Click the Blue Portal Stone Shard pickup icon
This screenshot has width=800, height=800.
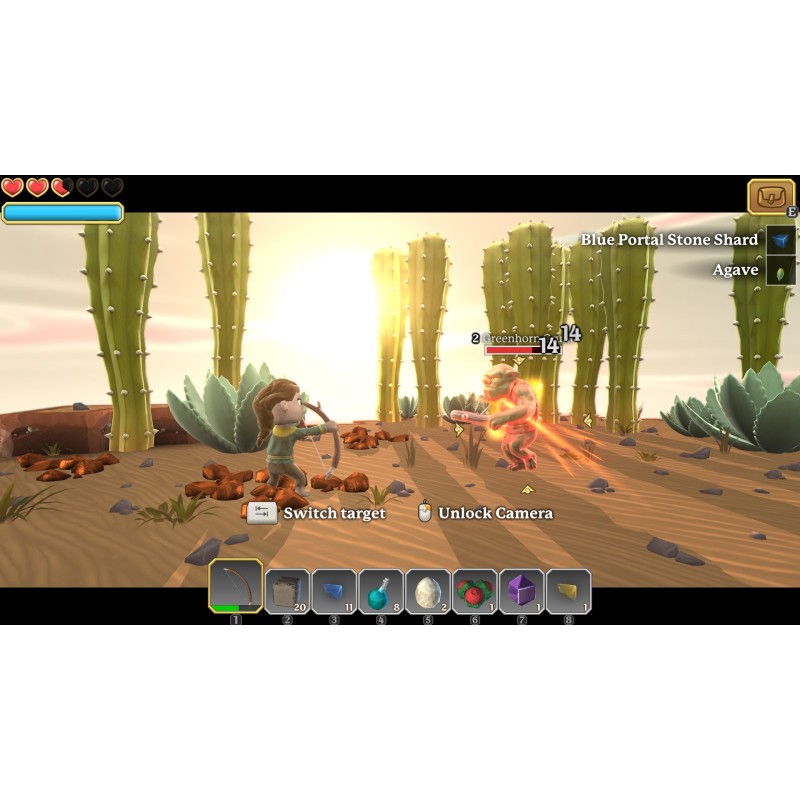781,240
